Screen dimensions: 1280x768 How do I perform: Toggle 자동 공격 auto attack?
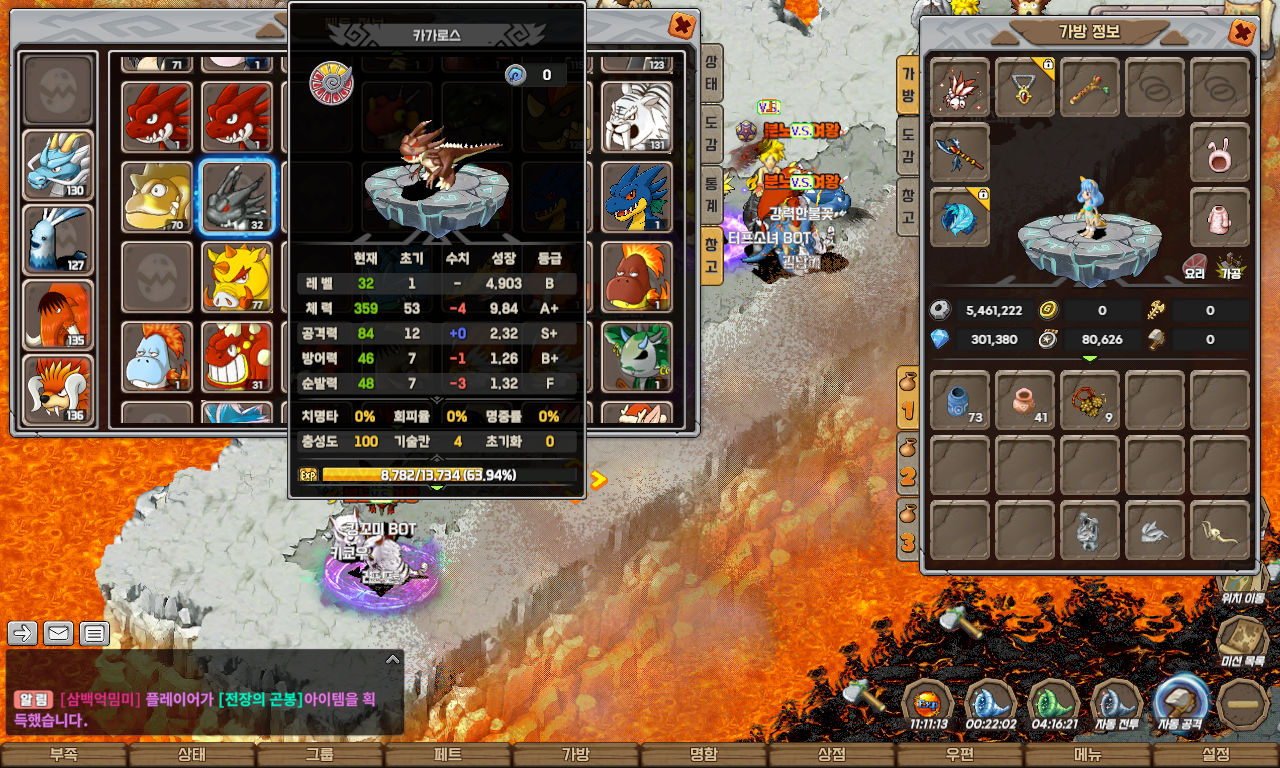(x=1180, y=702)
